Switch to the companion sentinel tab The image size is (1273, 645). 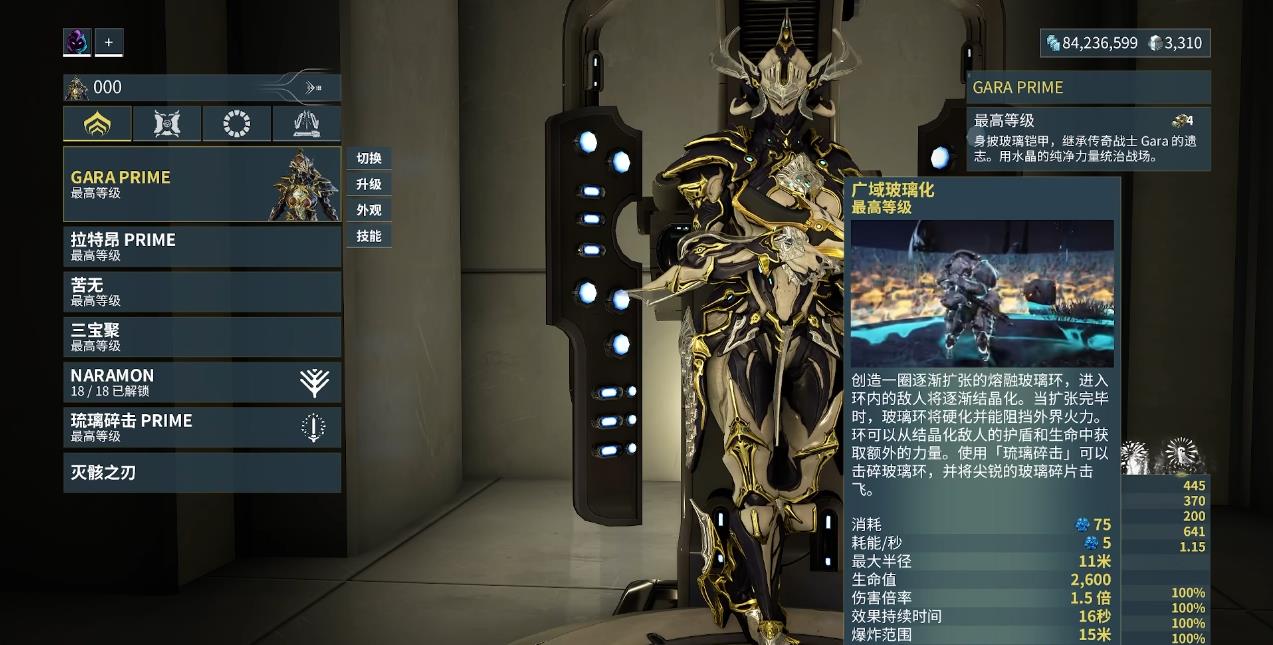[x=167, y=124]
